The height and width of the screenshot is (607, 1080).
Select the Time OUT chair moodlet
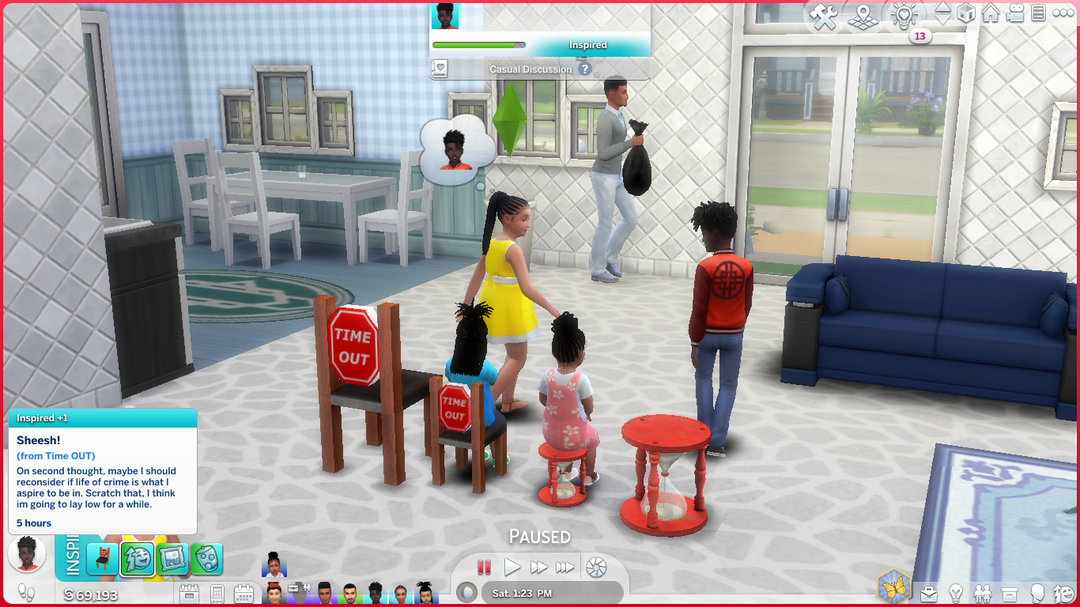tap(103, 558)
